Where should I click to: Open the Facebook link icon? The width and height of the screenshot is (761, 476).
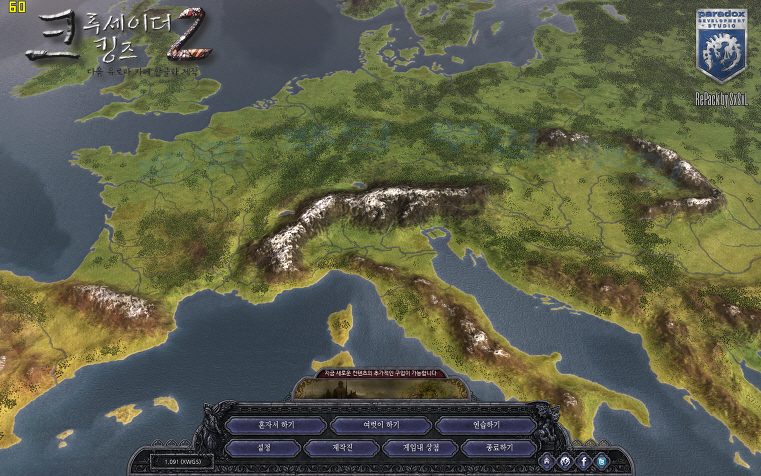coord(583,461)
